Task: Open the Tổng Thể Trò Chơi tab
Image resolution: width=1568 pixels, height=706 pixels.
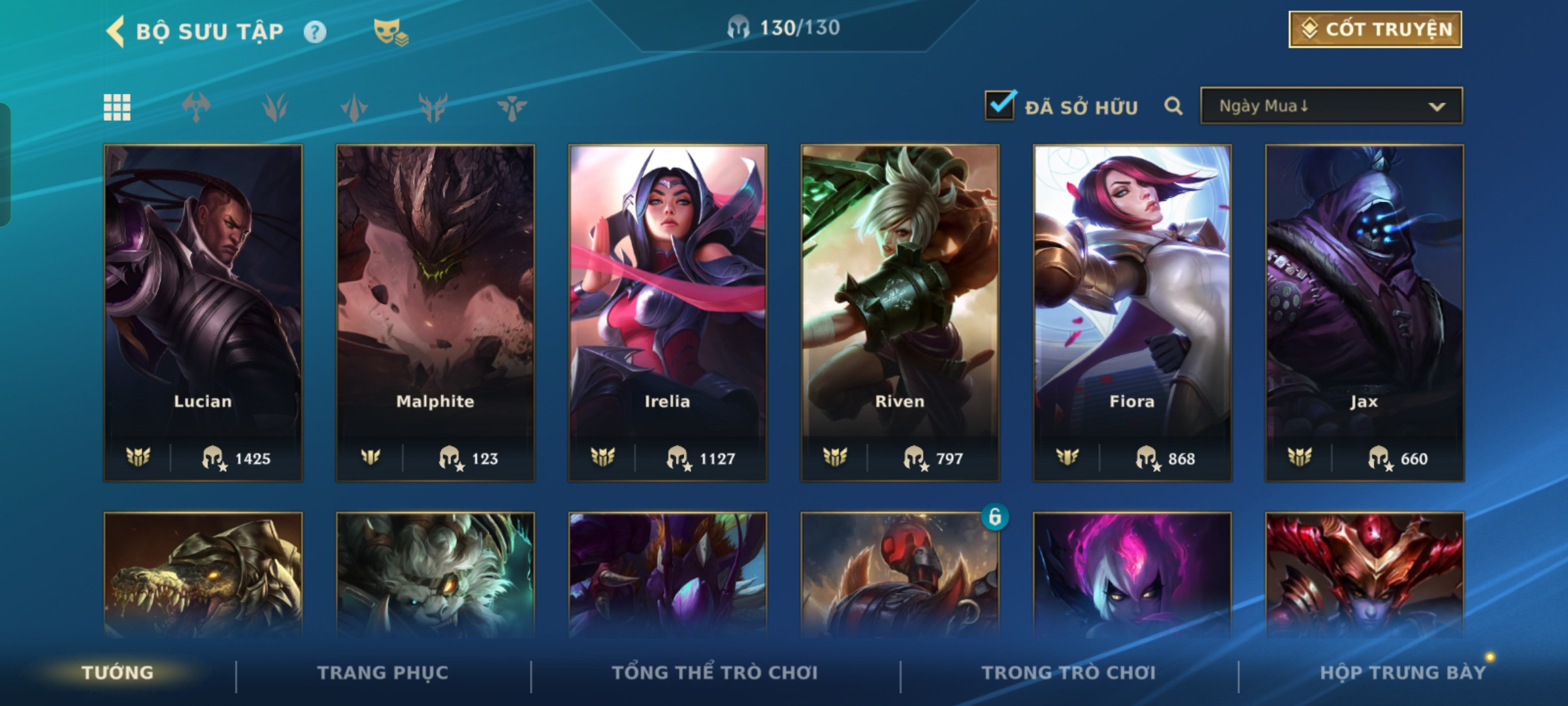Action: pyautogui.click(x=715, y=673)
